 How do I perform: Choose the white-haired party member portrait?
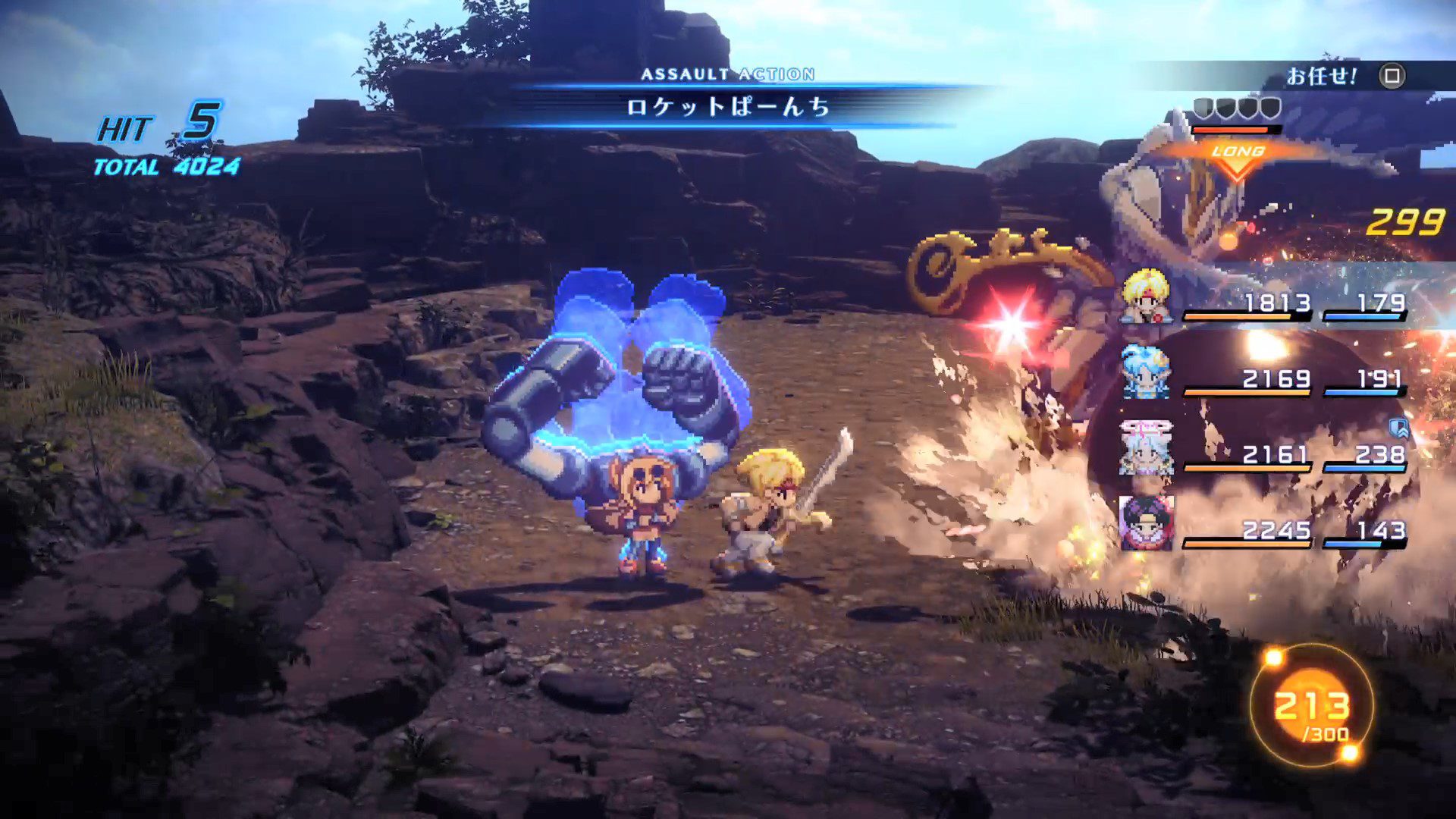click(1146, 447)
